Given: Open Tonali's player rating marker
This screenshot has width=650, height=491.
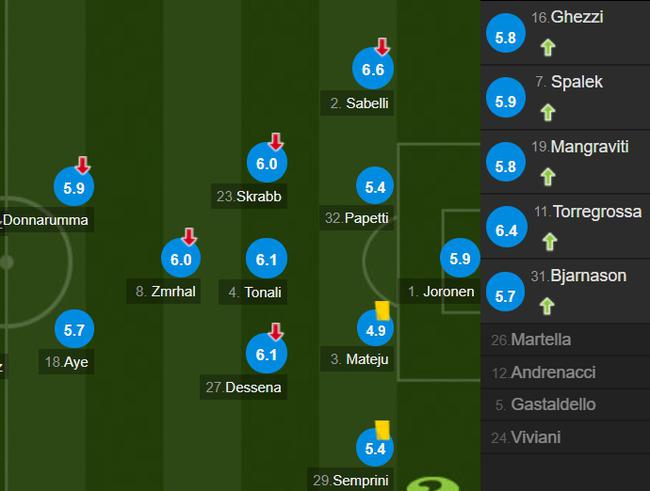Looking at the screenshot, I should click(266, 259).
